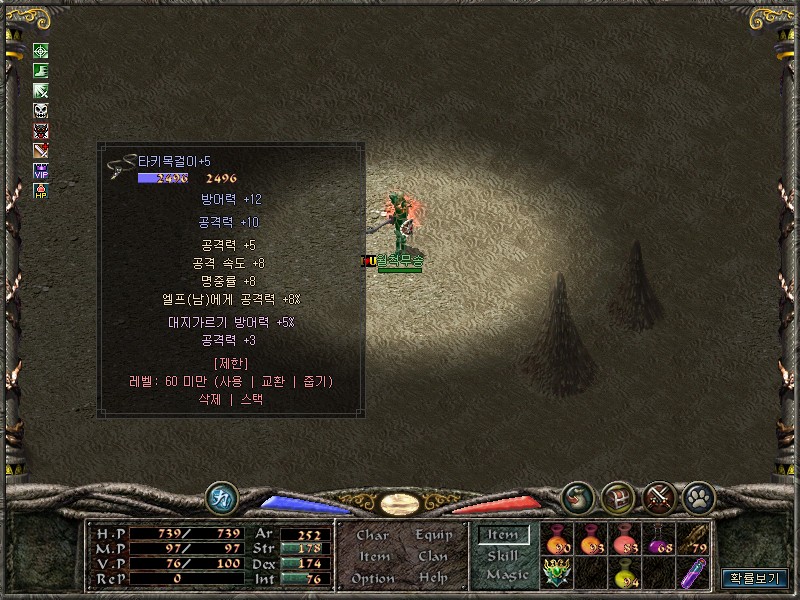
Task: Open the Help menu
Action: (x=433, y=578)
